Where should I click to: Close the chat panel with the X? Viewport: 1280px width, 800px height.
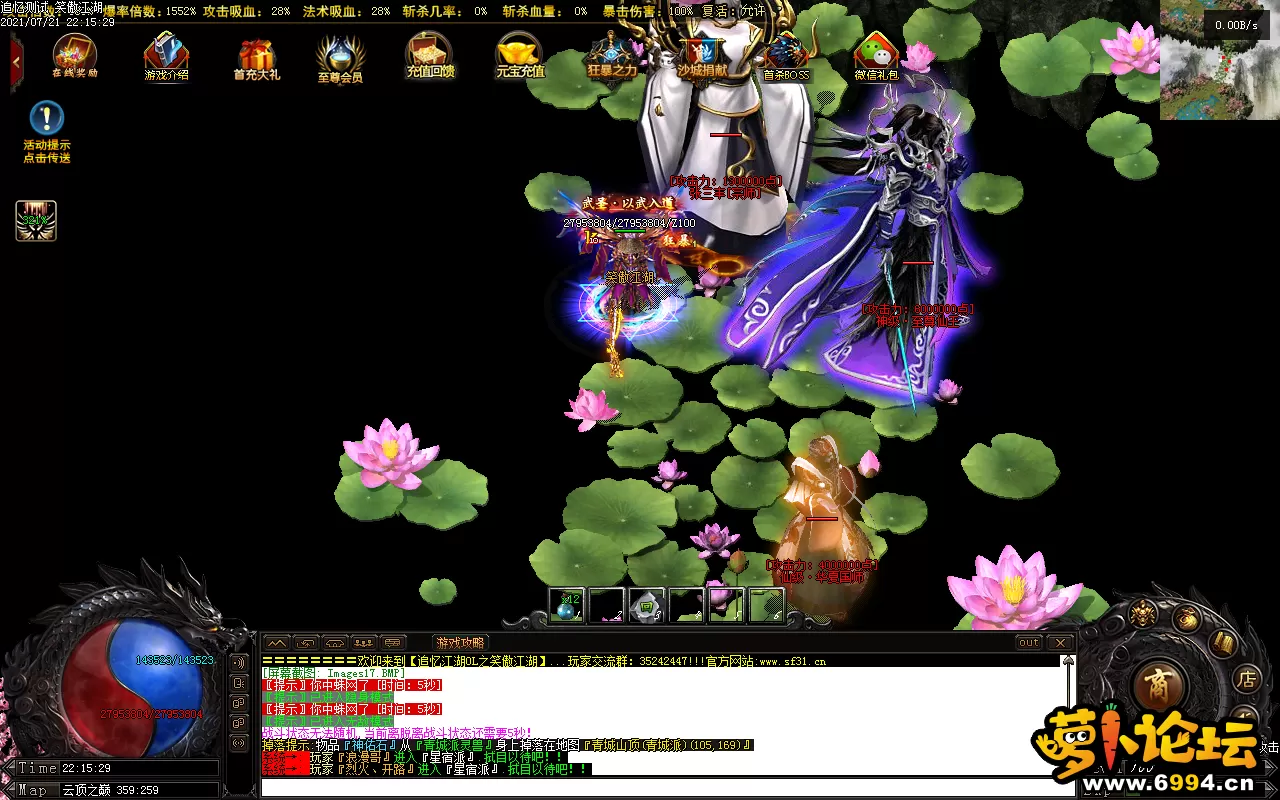(1060, 642)
